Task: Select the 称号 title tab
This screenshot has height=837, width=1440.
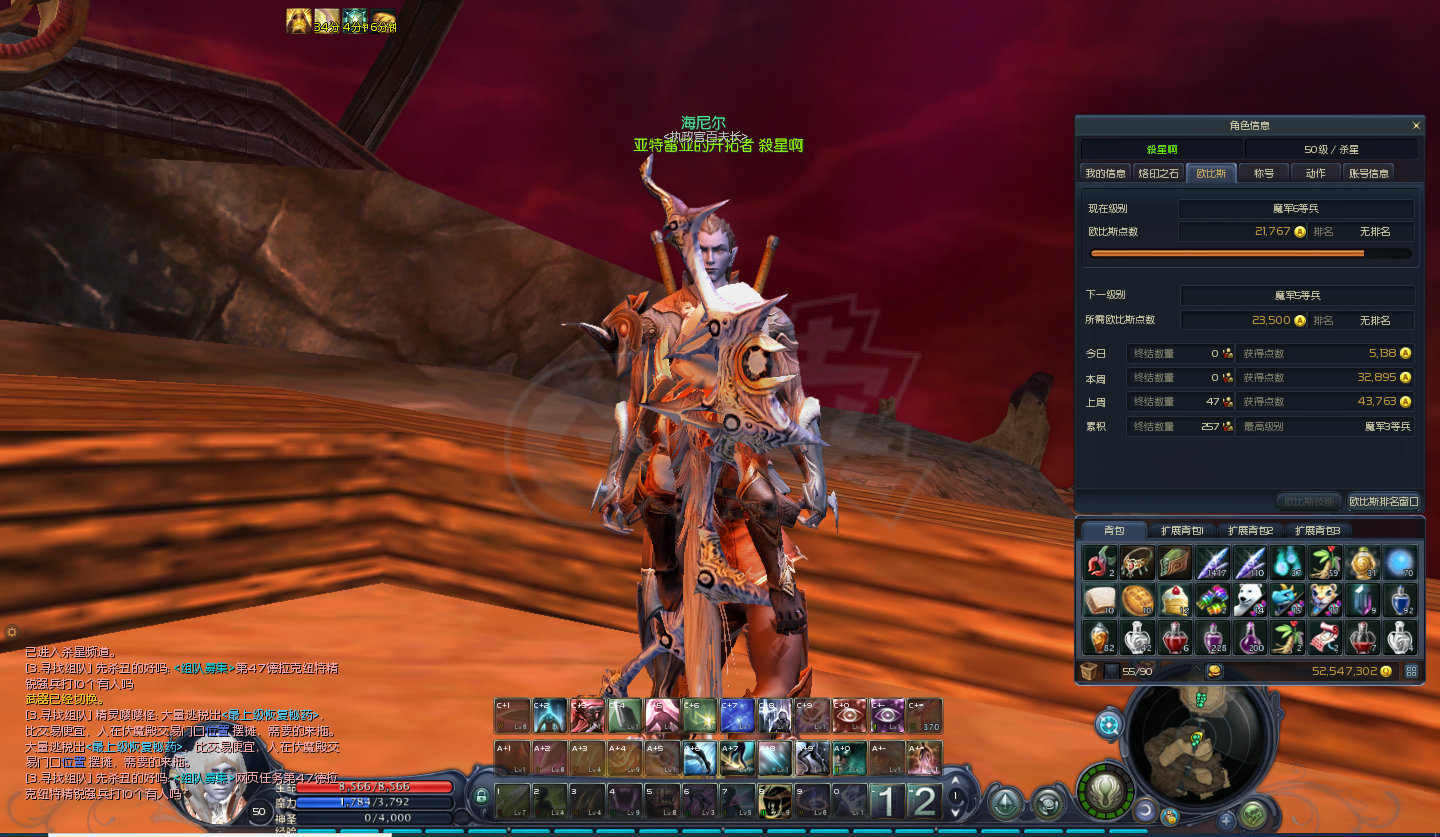Action: pos(1263,173)
